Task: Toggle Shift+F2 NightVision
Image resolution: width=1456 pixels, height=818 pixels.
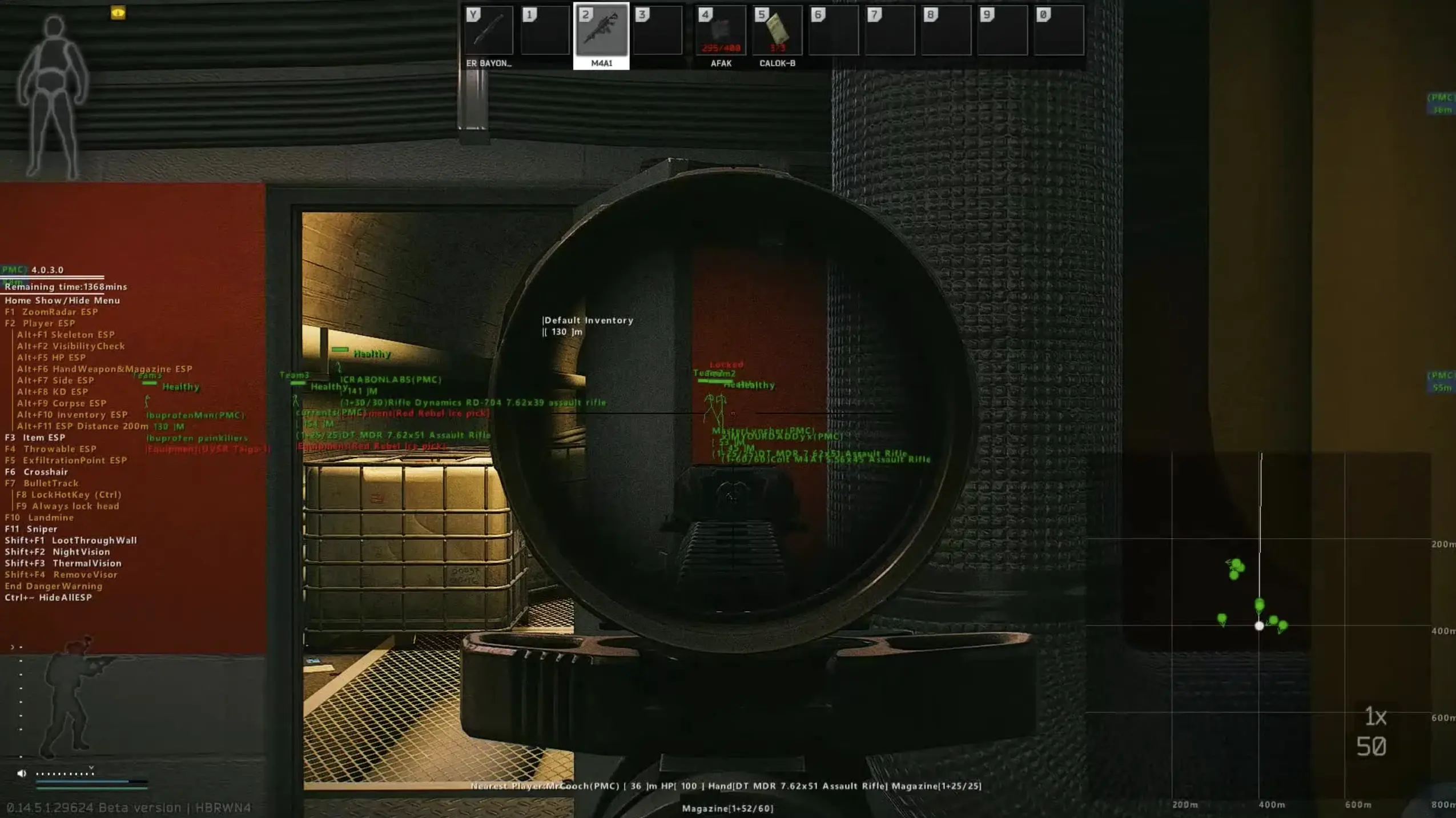Action: 57,551
